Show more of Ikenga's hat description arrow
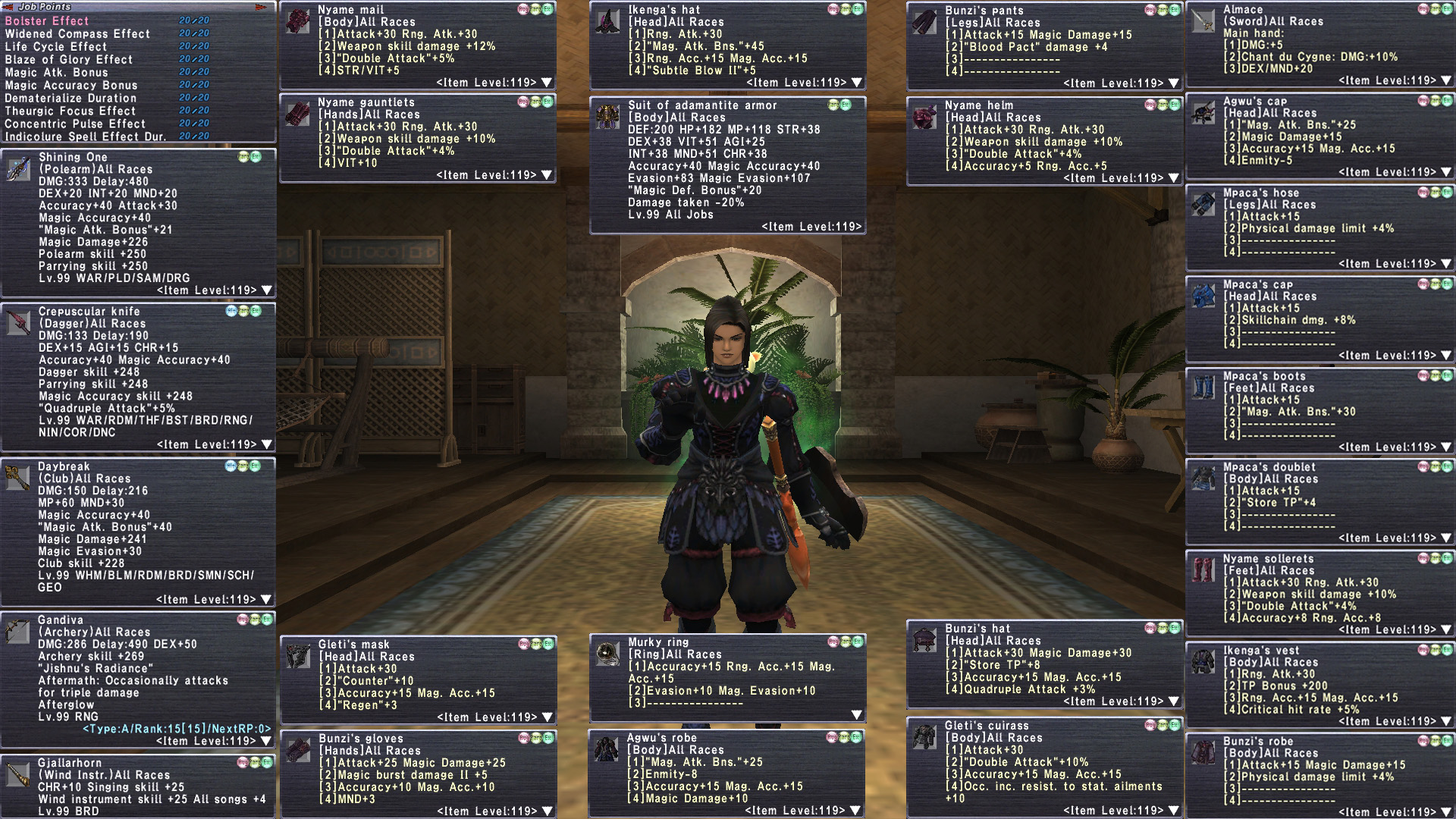 [857, 83]
